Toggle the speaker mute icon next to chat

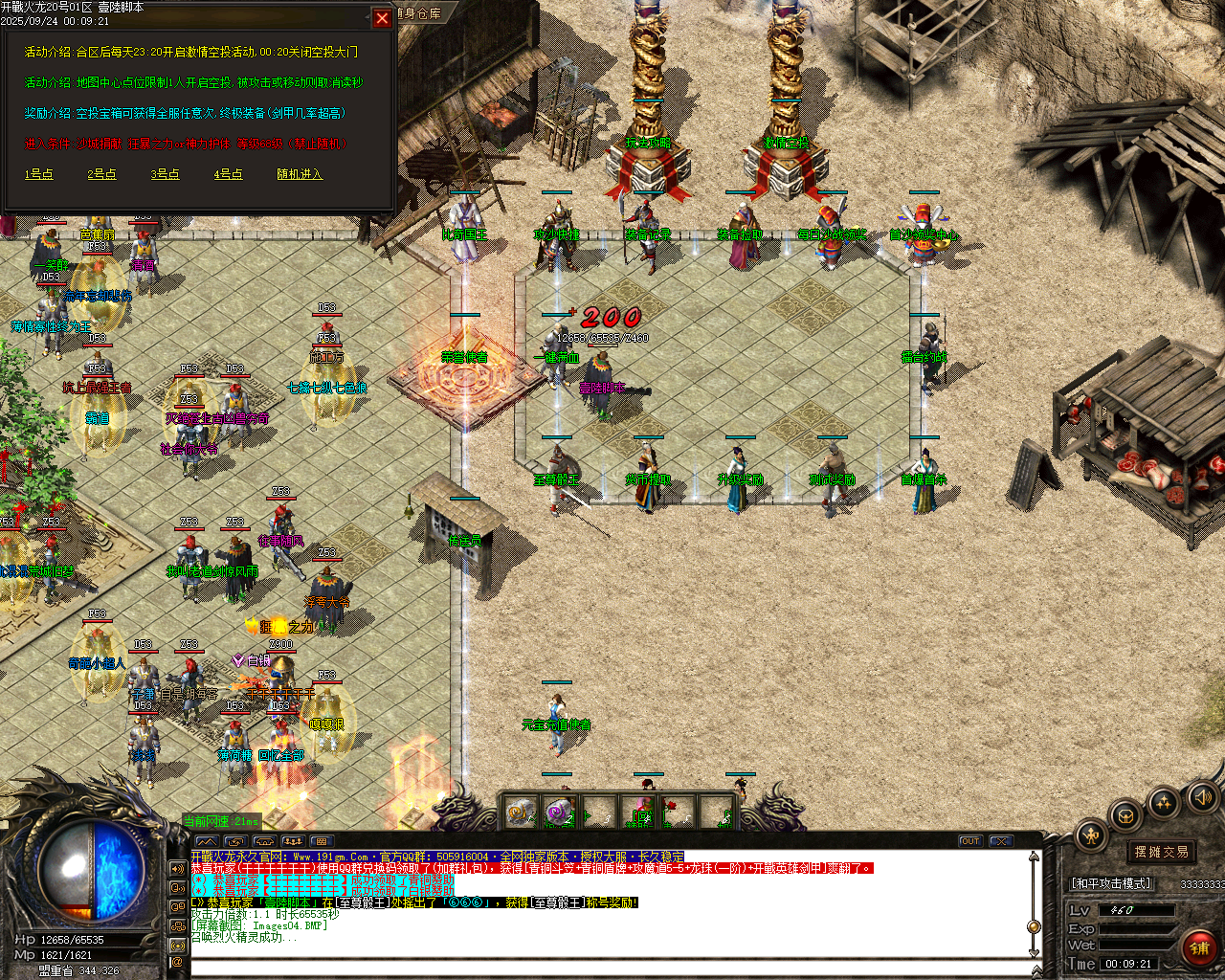[x=178, y=868]
